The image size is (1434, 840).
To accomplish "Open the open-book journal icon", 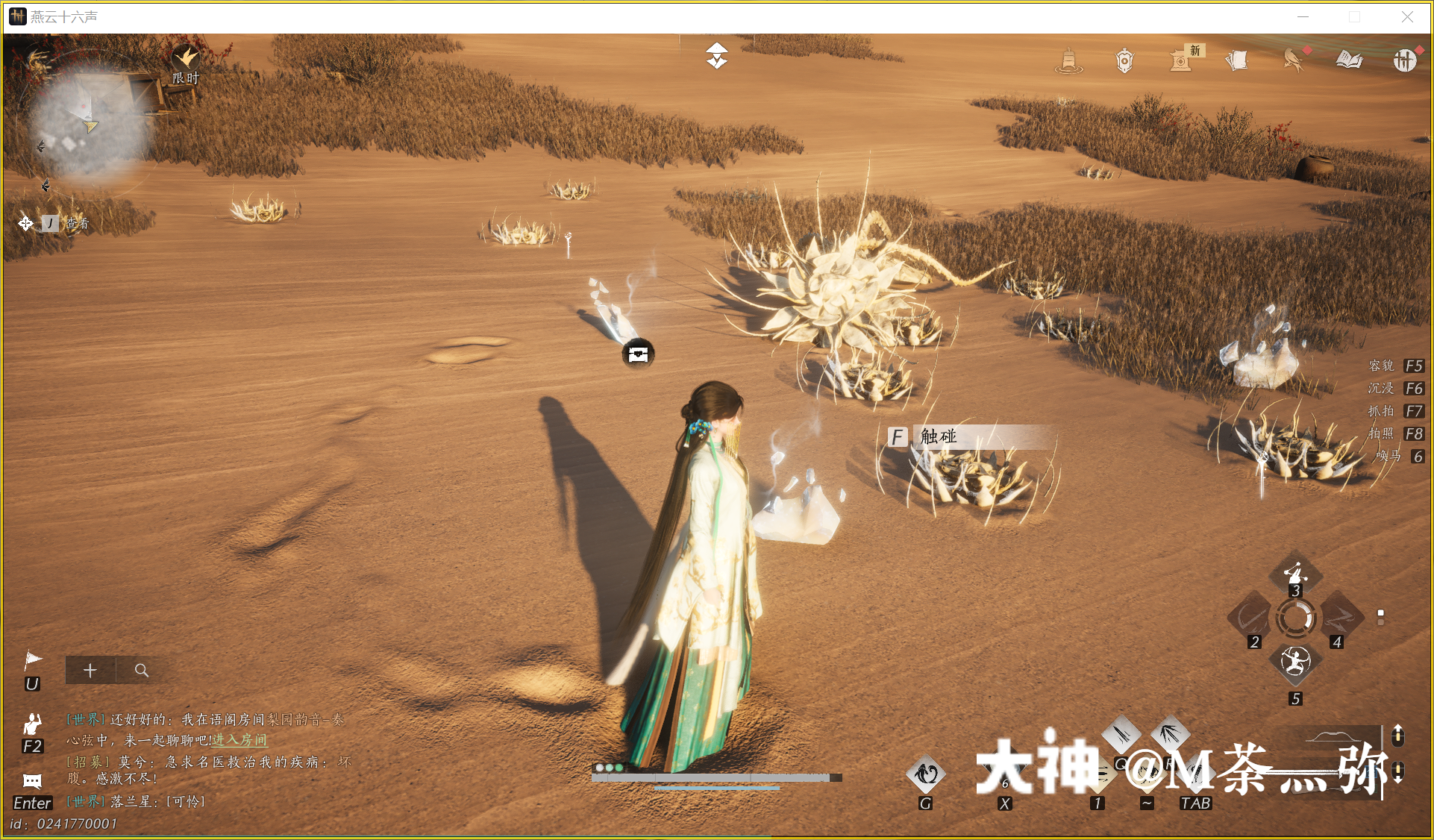I will 1349,60.
